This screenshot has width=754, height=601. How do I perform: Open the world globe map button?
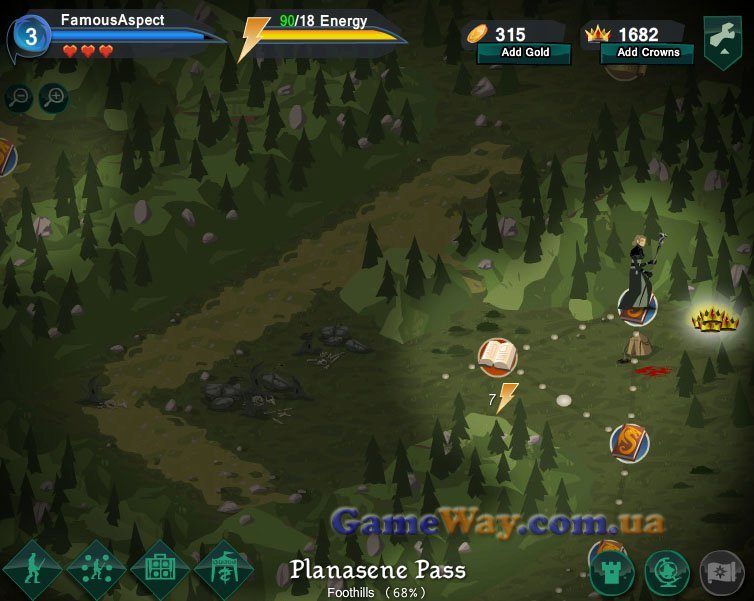coord(667,572)
